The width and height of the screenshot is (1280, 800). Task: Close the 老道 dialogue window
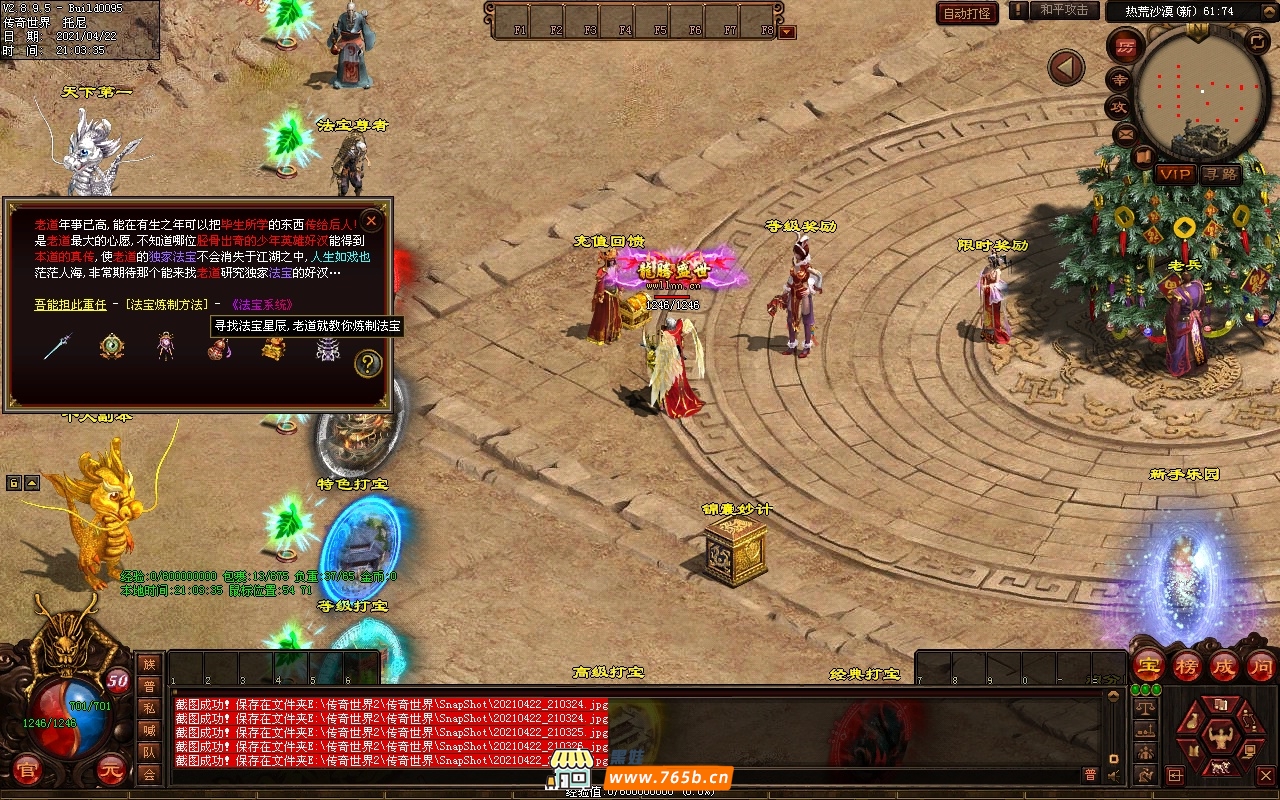pyautogui.click(x=371, y=221)
